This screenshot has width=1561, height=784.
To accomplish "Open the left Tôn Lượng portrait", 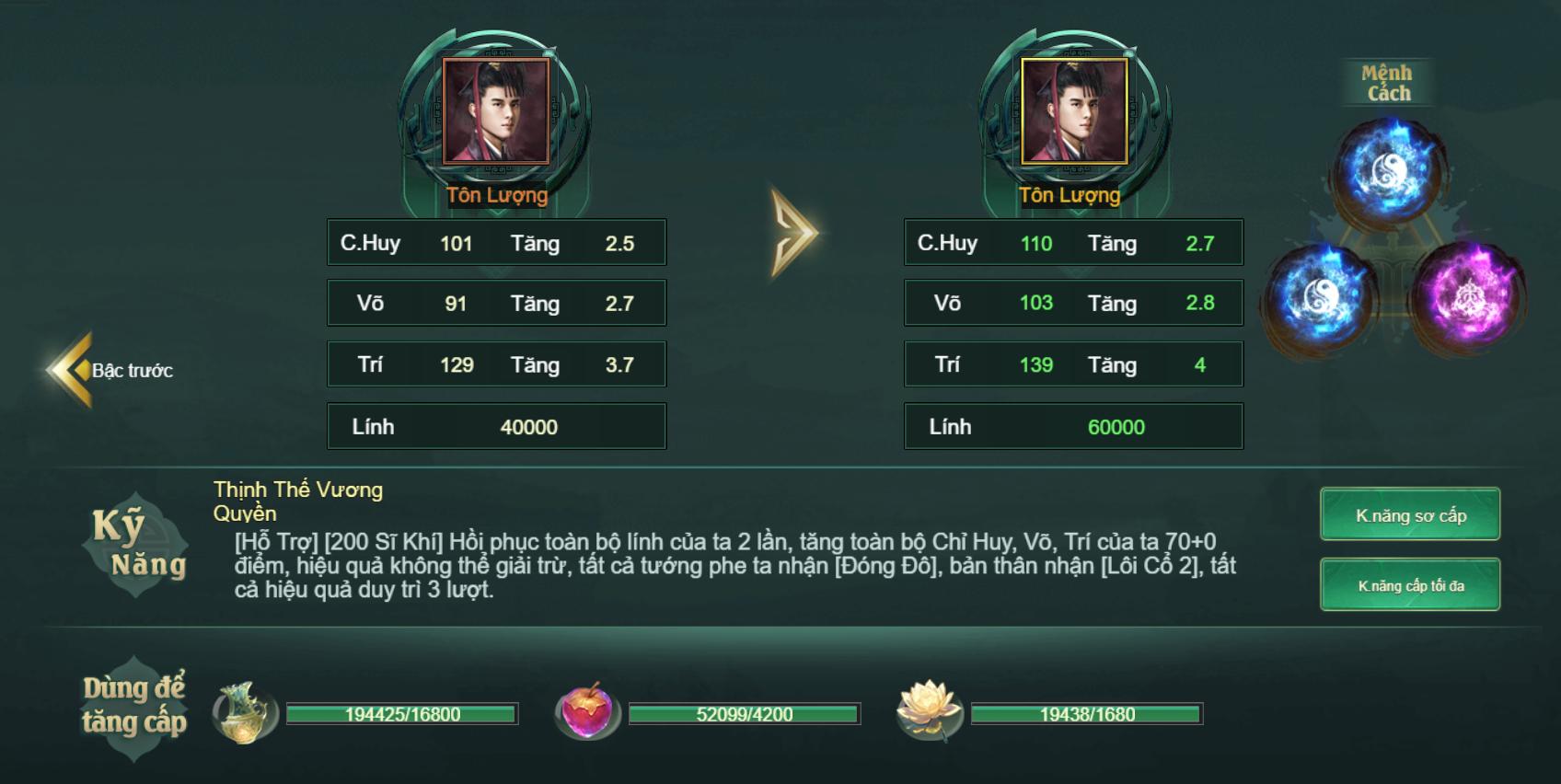I will pyautogui.click(x=496, y=111).
